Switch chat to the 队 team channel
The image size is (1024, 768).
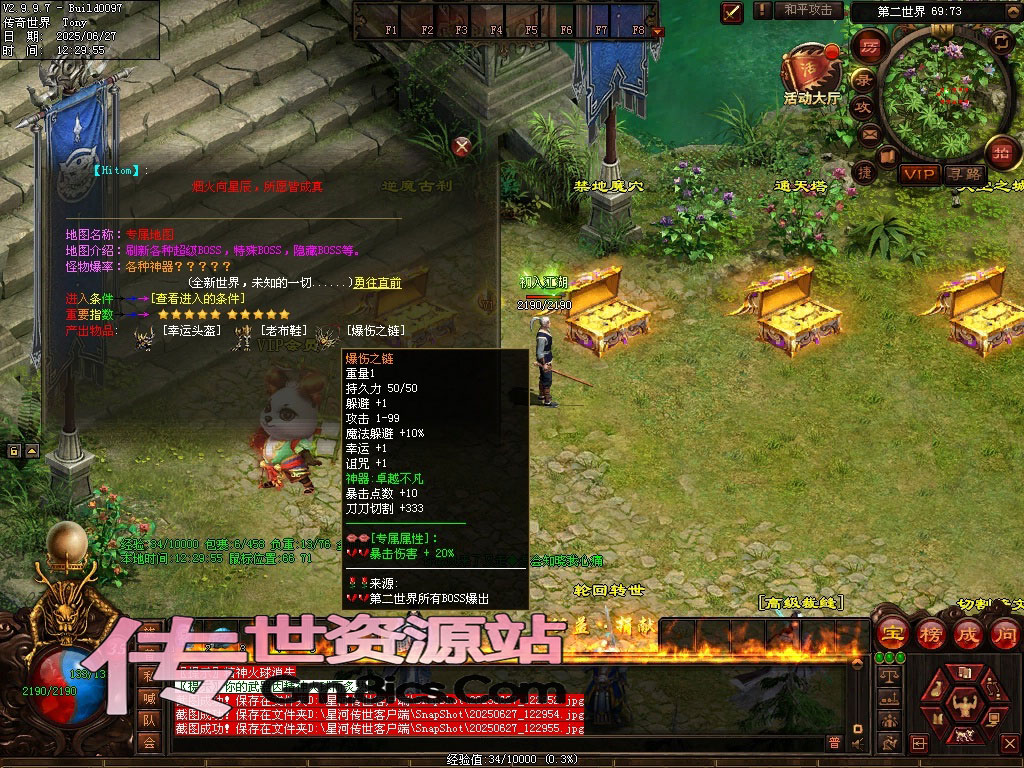149,719
